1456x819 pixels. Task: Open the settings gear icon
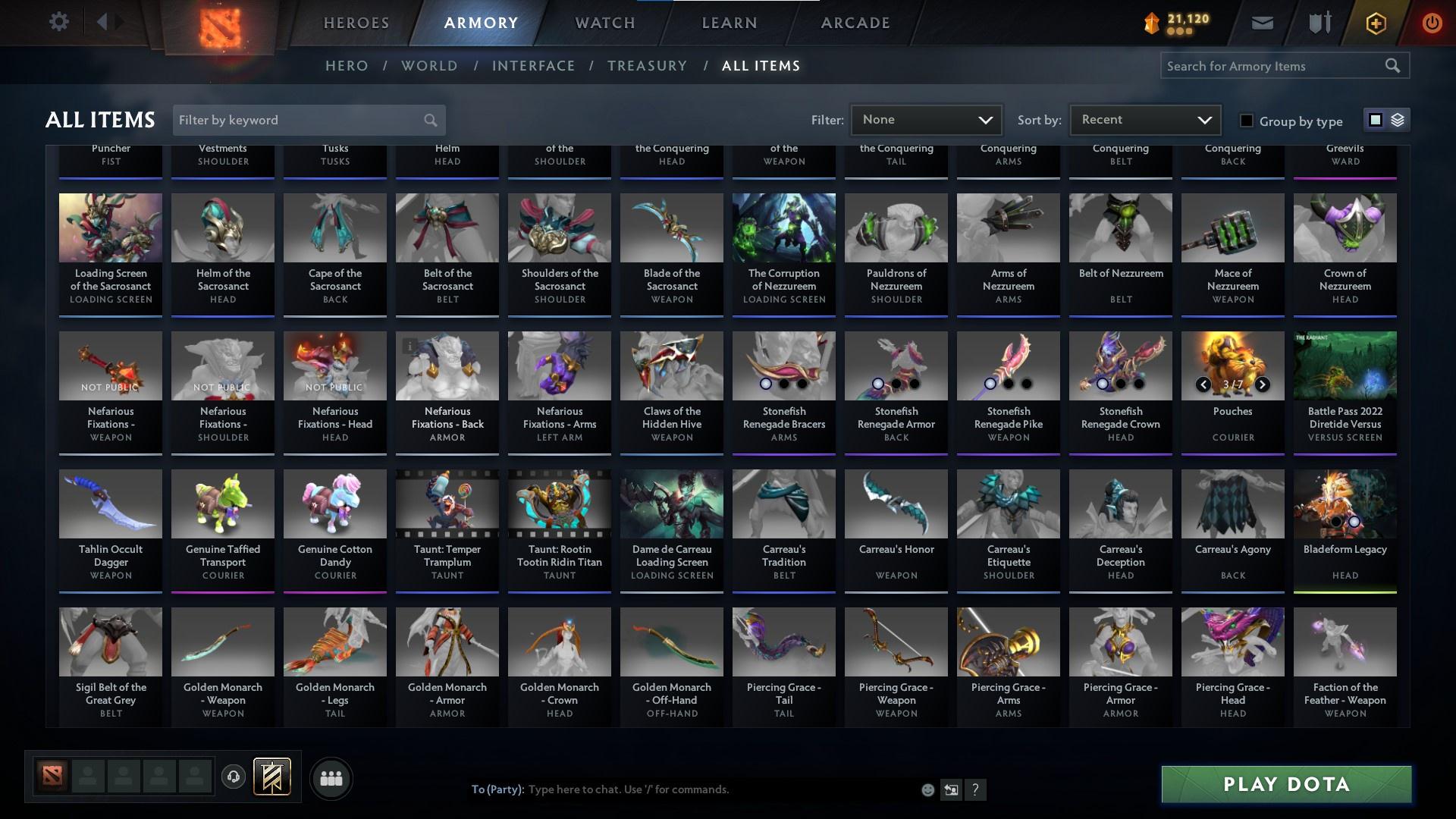pos(59,21)
